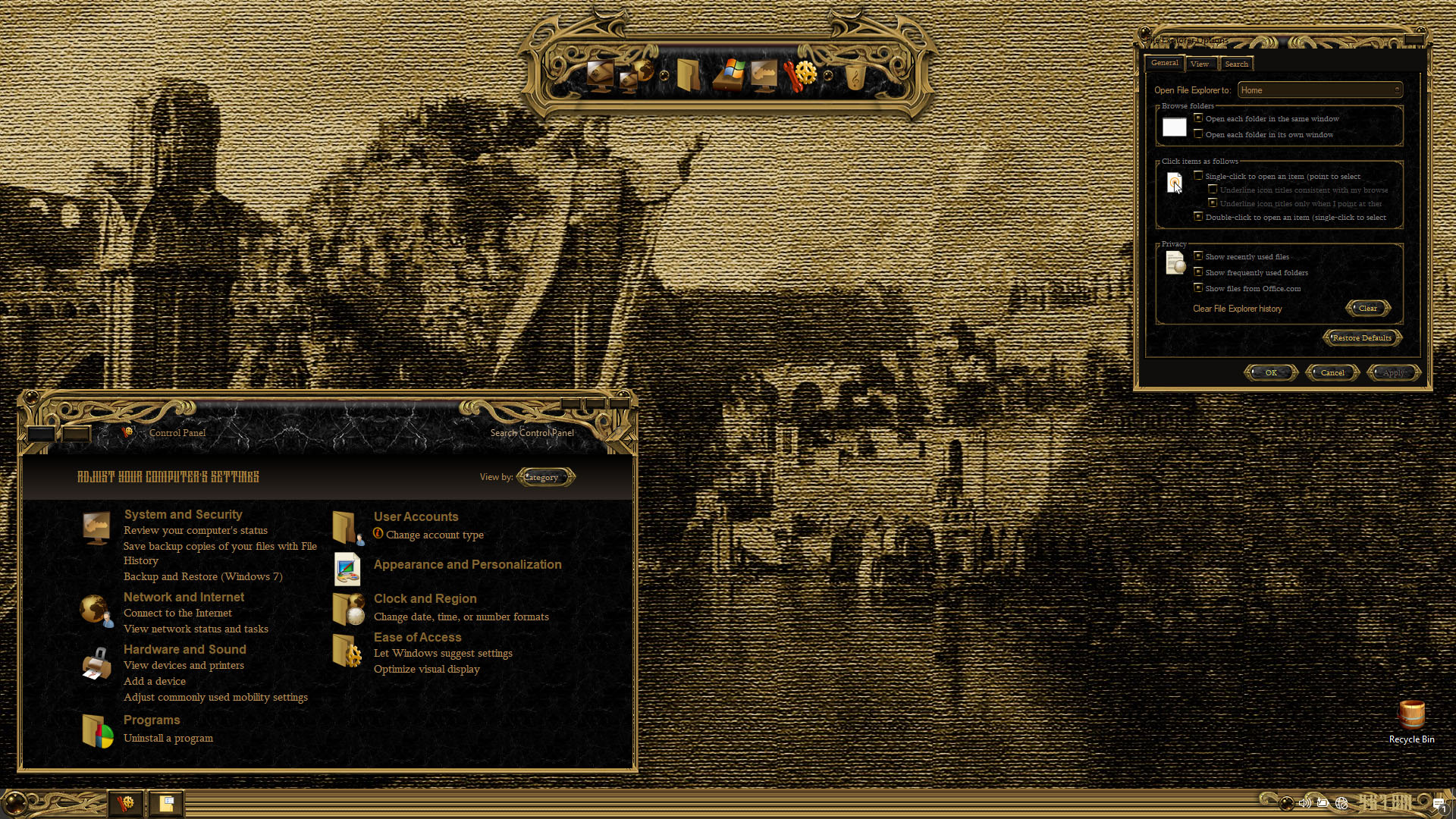
Task: Open System and Security settings
Action: coord(183,514)
